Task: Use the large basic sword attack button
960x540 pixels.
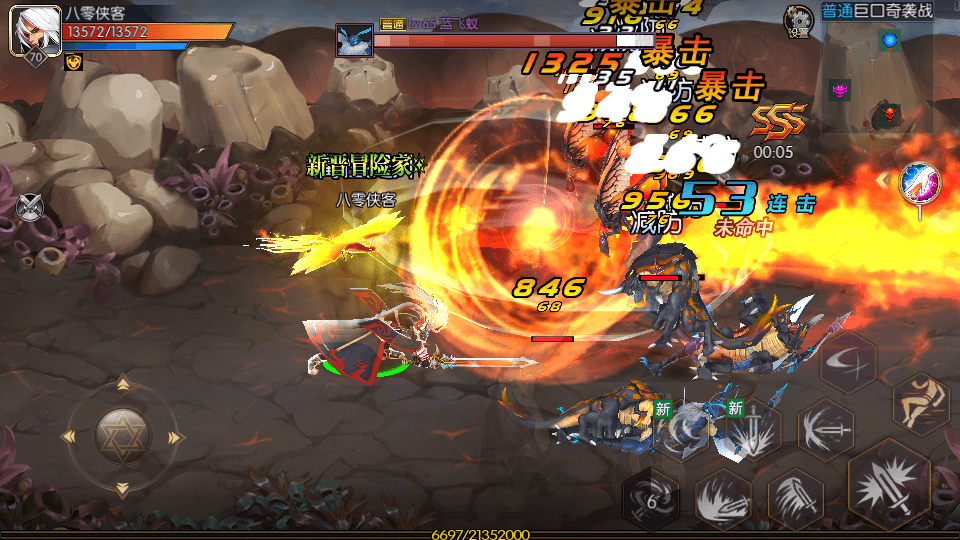Action: click(x=889, y=487)
